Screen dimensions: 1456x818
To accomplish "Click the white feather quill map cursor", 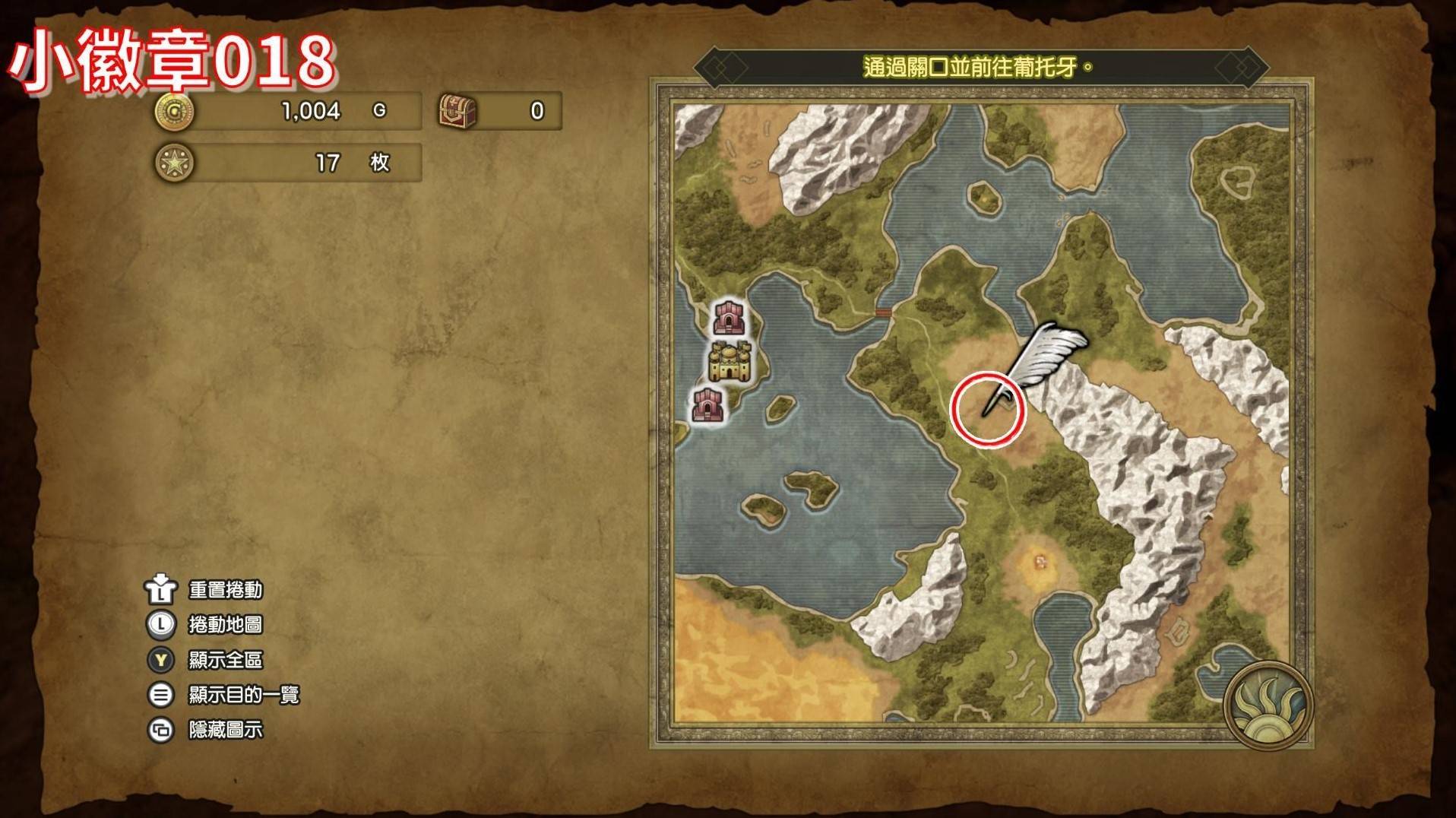I will pos(1039,360).
